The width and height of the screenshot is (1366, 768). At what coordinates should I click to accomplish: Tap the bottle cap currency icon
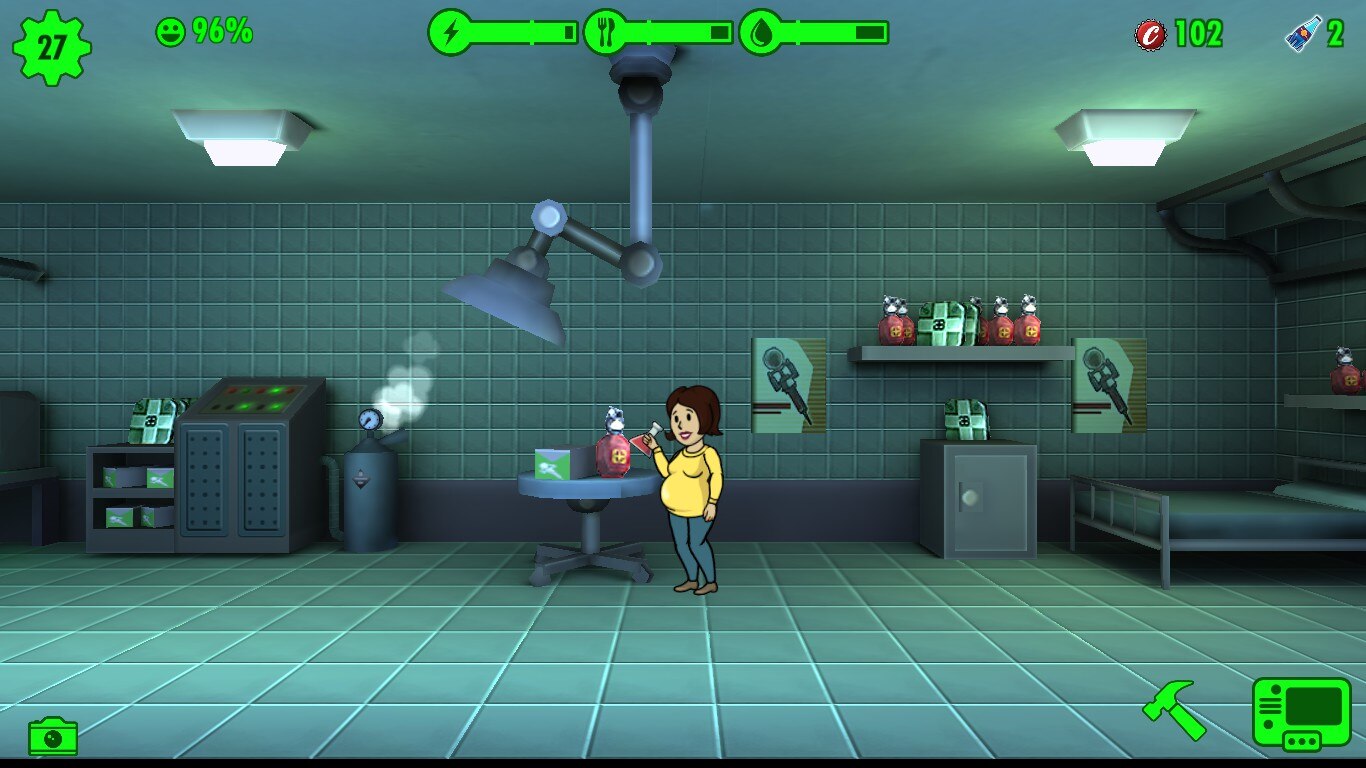(x=1150, y=35)
